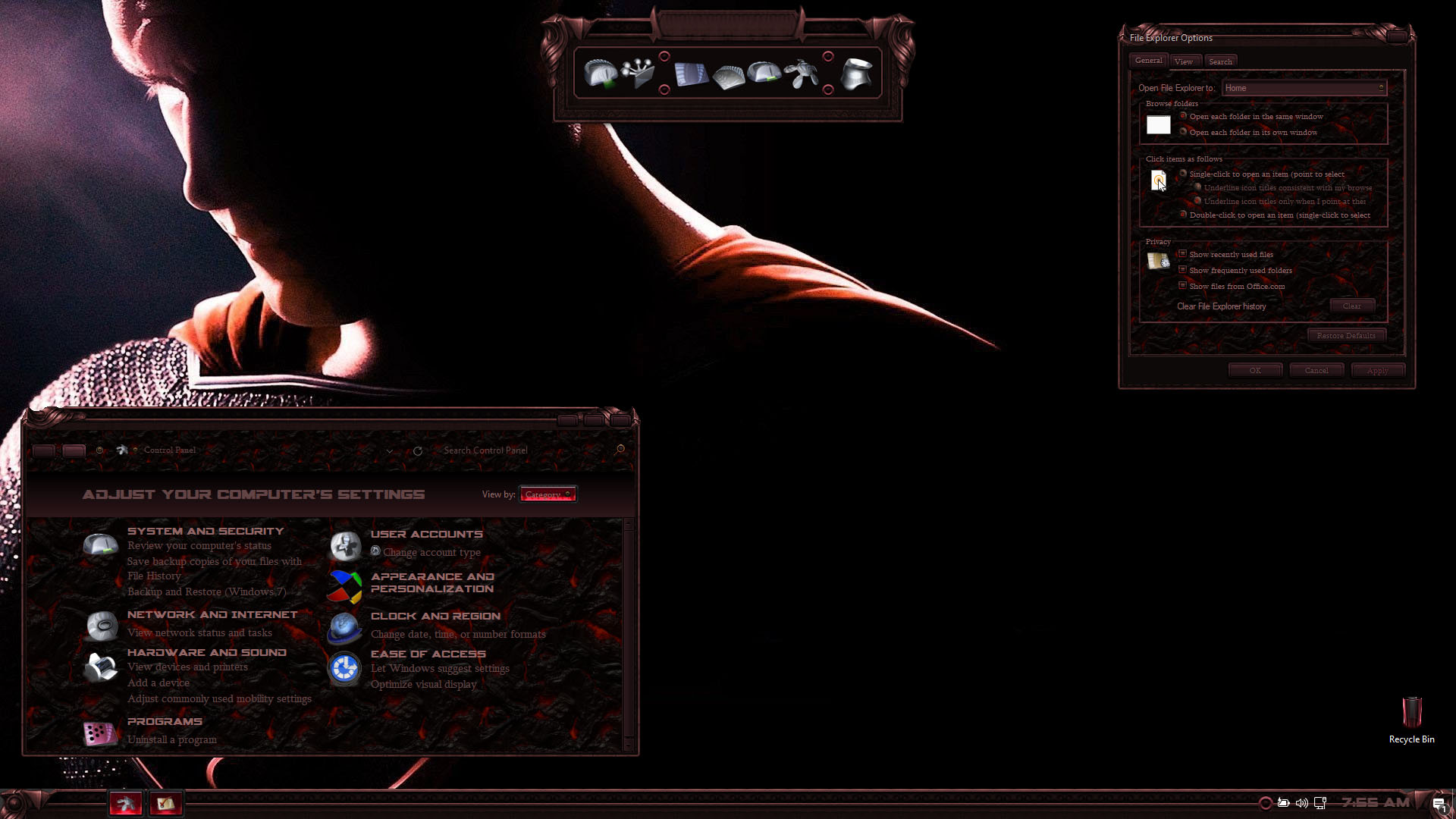This screenshot has width=1456, height=819.
Task: Open the View by Category dropdown
Action: 548,494
